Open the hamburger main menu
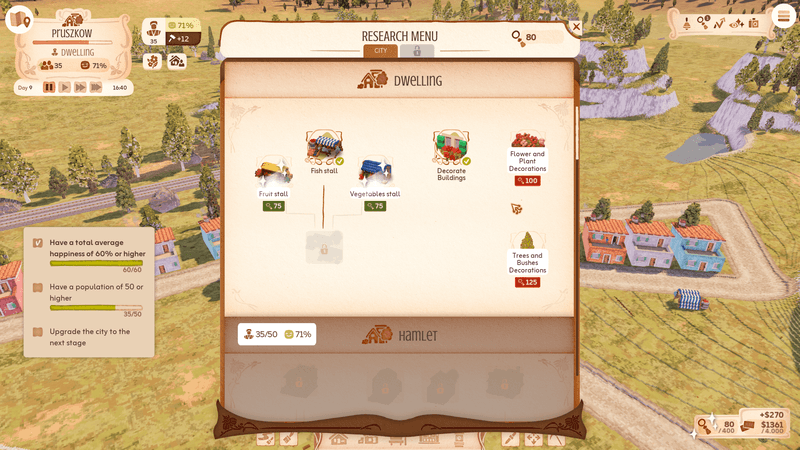Screen dimensions: 800x450 [781, 22]
